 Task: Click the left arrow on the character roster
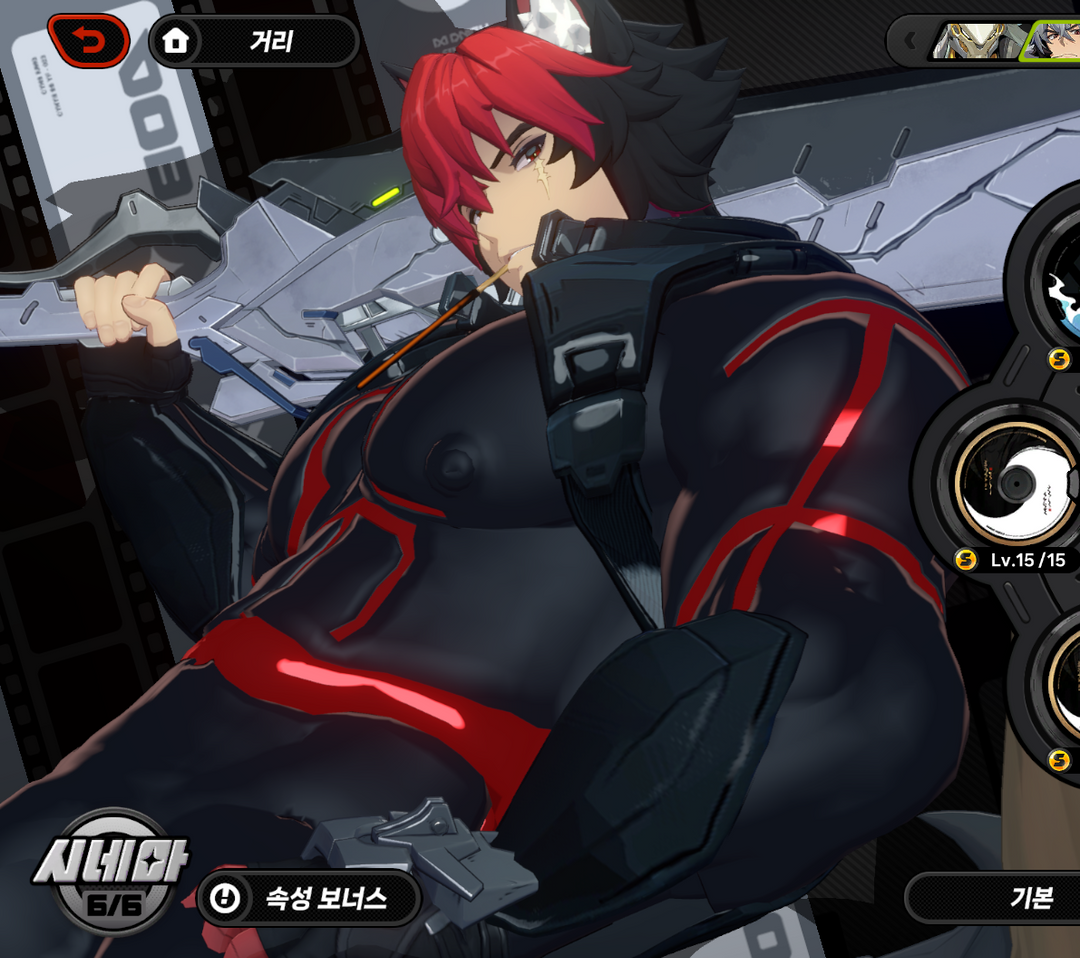pyautogui.click(x=911, y=42)
